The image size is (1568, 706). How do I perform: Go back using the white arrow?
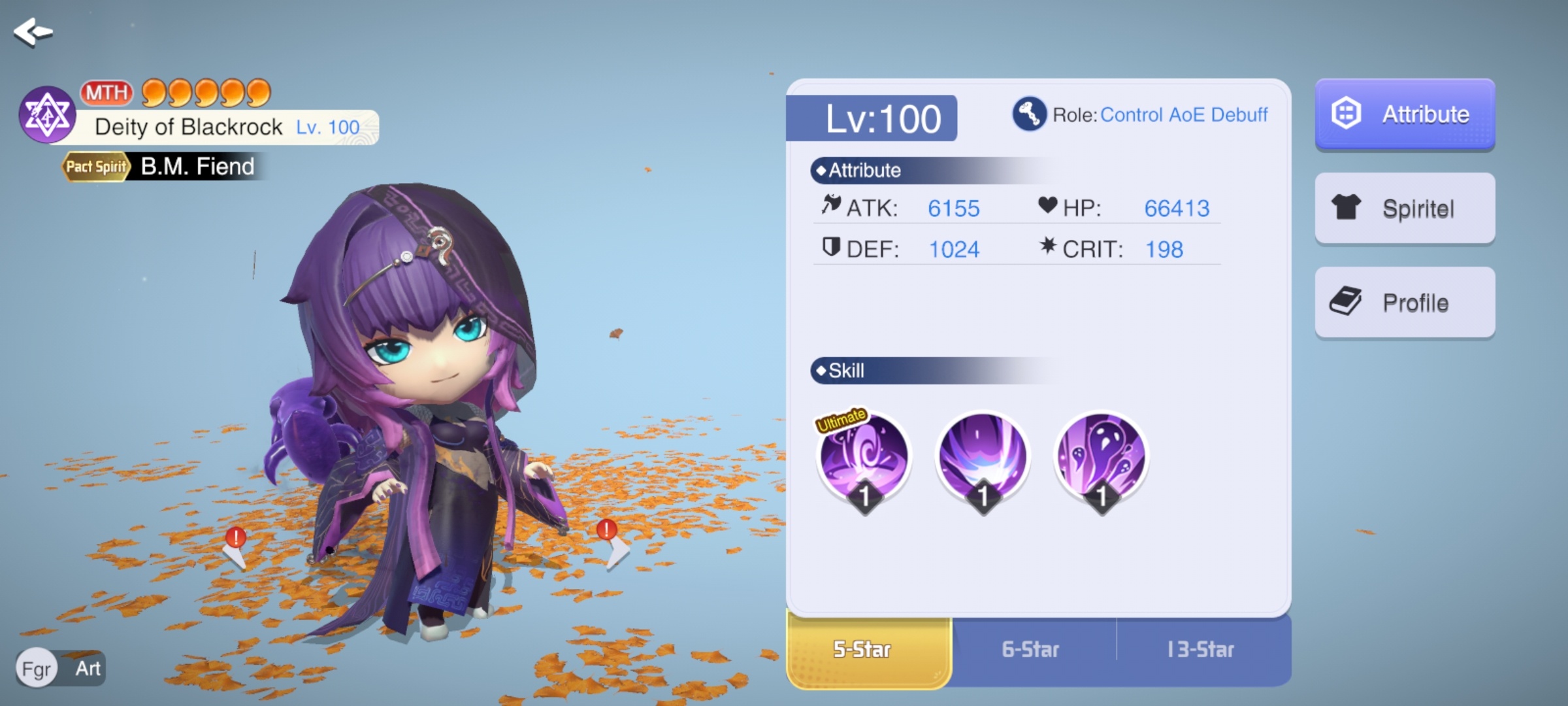(33, 31)
